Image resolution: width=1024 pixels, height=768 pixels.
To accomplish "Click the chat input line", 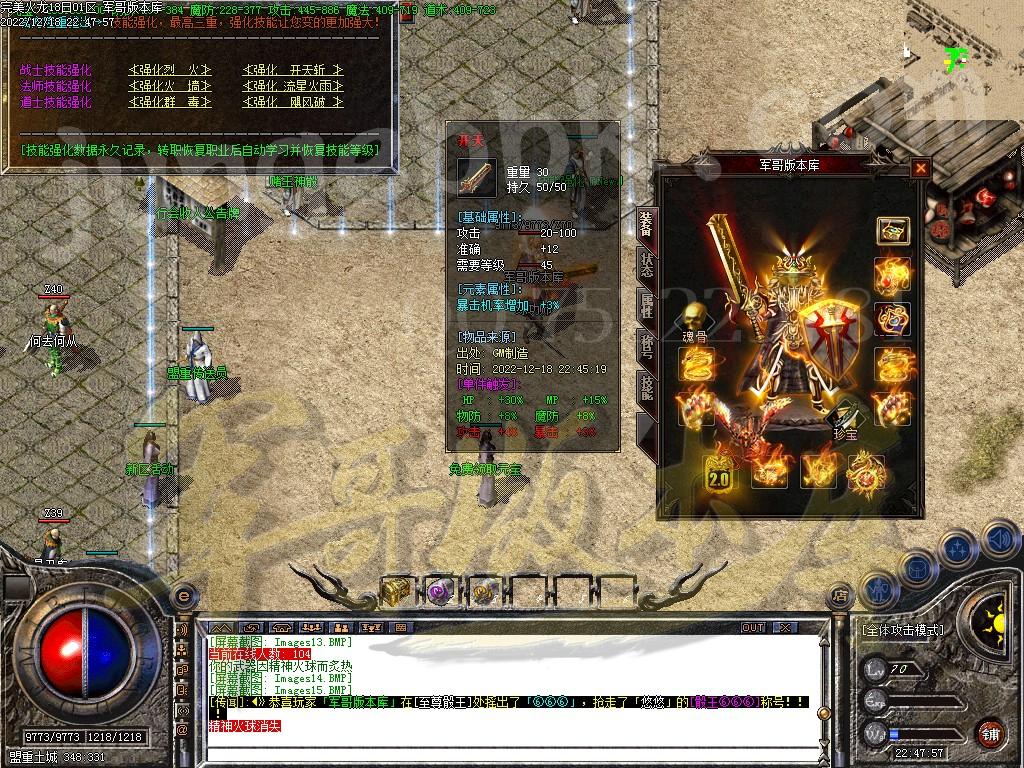I will coord(500,742).
